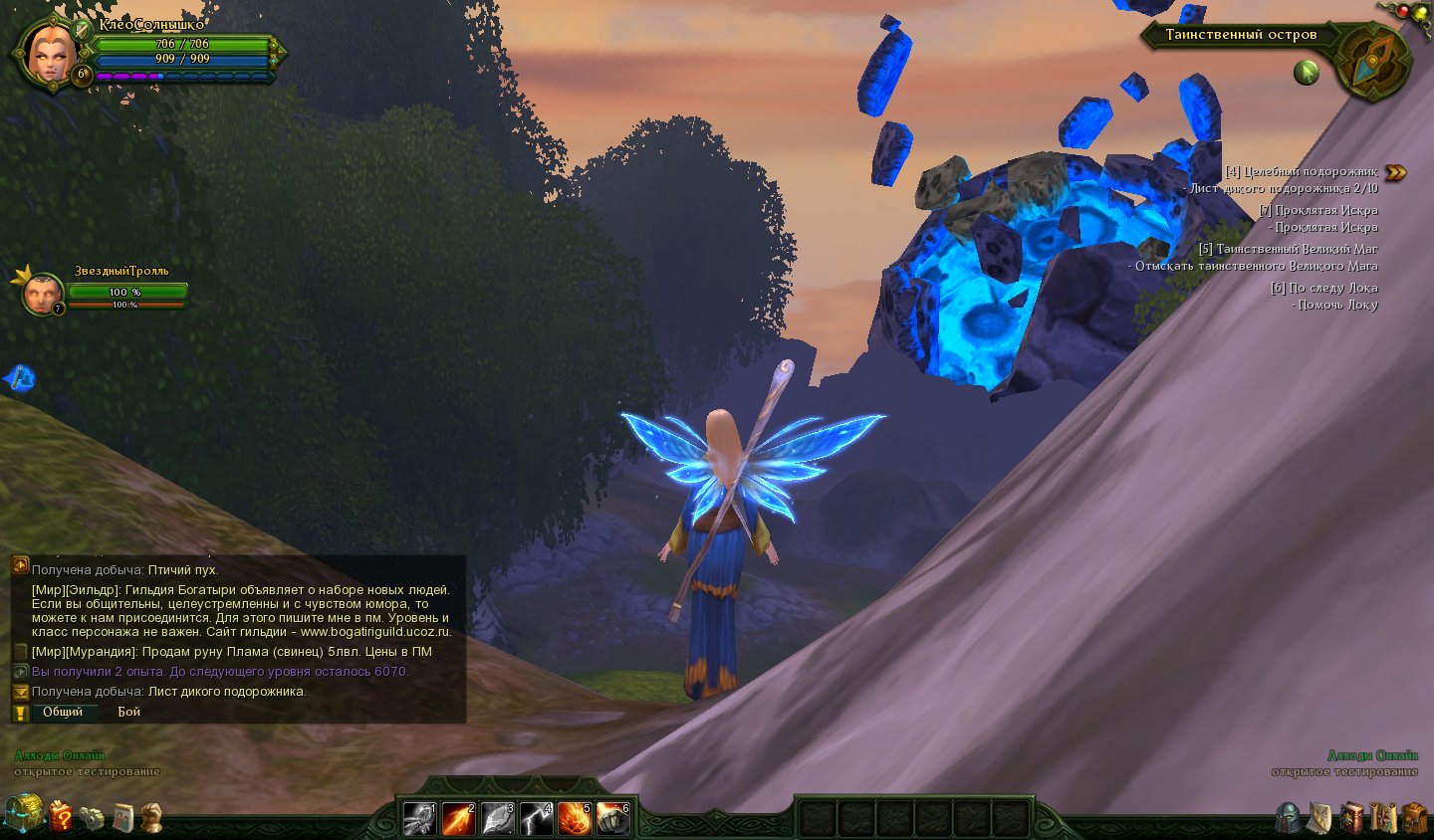Image resolution: width=1434 pixels, height=840 pixels.
Task: Switch to the Общий chat tab
Action: tap(63, 712)
